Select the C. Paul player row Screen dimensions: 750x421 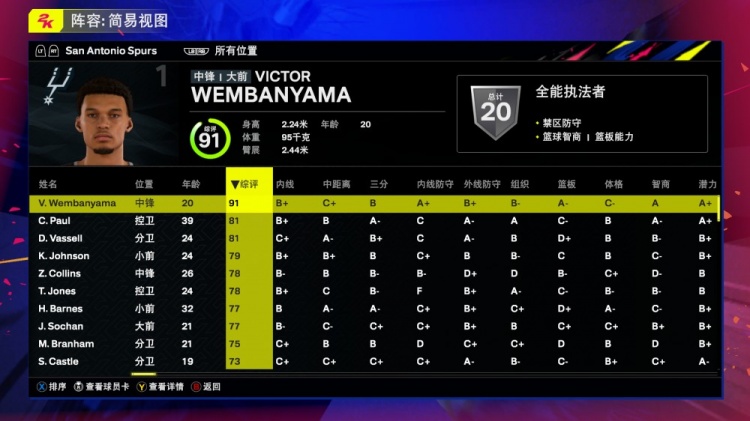click(x=58, y=221)
